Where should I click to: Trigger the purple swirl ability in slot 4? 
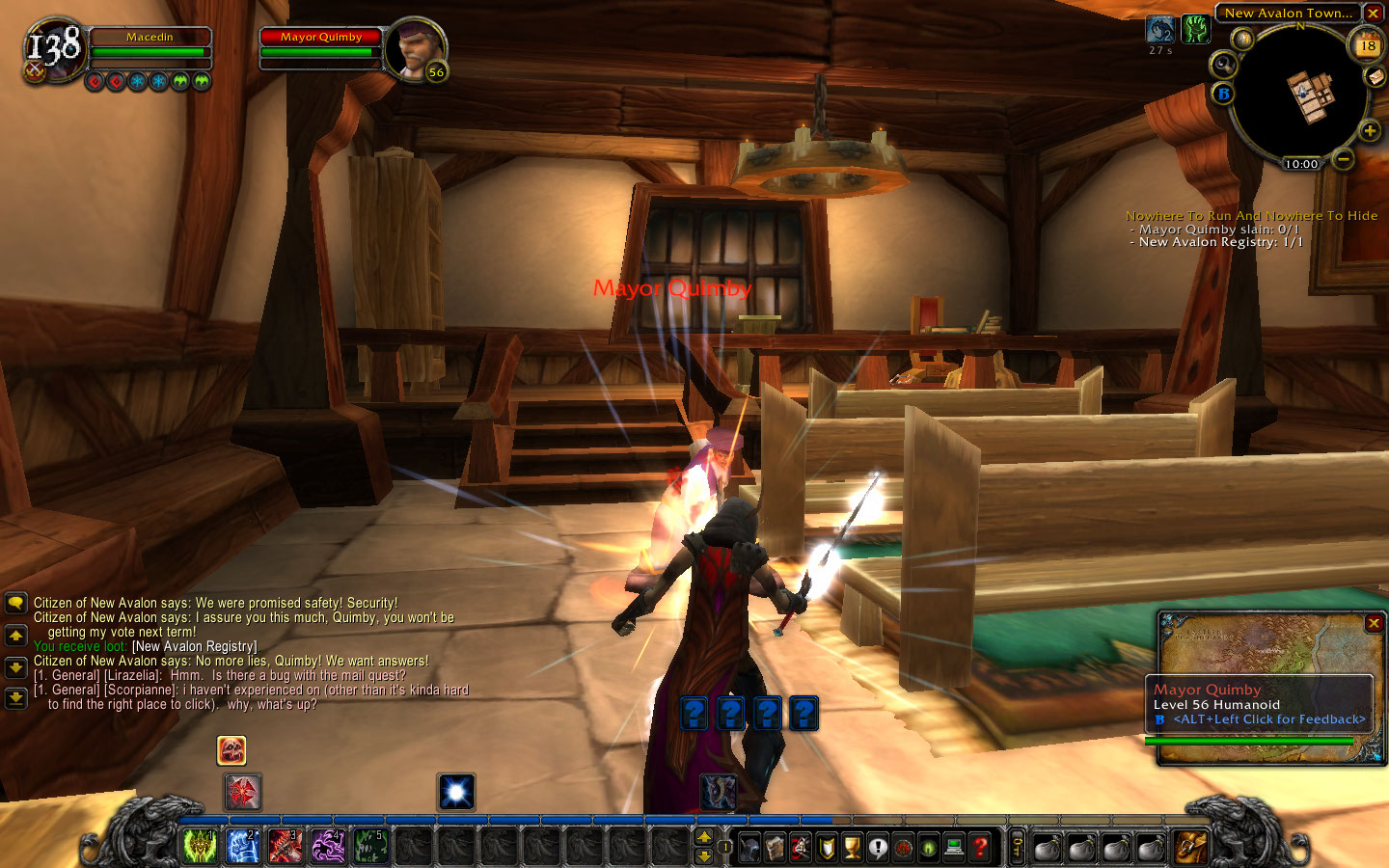pos(327,847)
